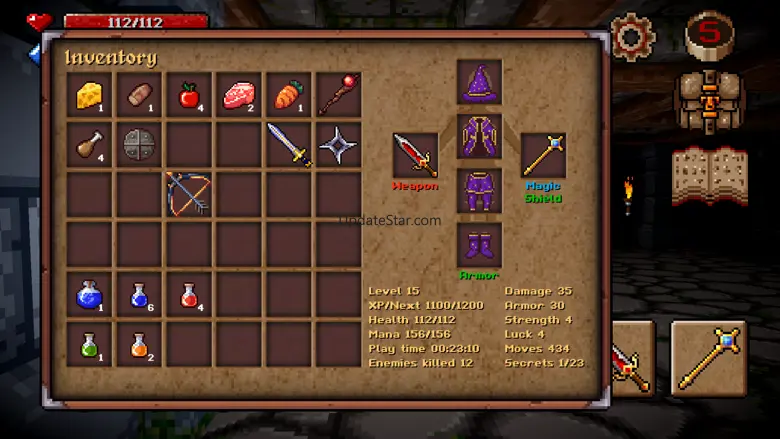The image size is (780, 439).
Task: Select the large blue mana potion
Action: point(90,295)
